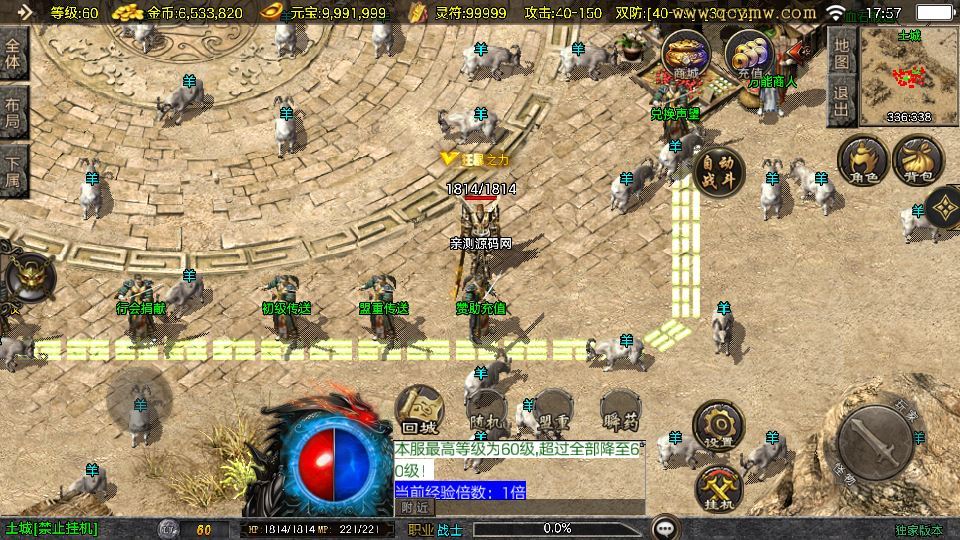
Task: Open the 背包 backpack bag
Action: (918, 160)
